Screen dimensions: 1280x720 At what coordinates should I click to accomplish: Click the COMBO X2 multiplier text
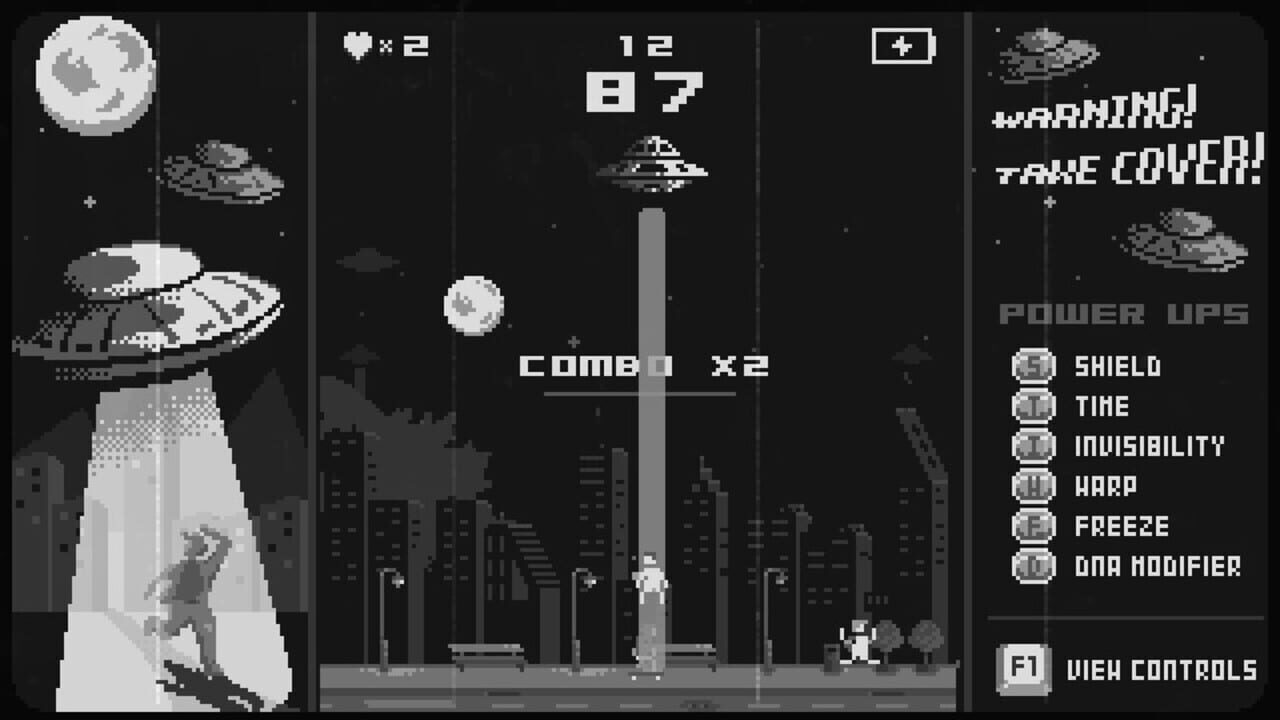[643, 367]
